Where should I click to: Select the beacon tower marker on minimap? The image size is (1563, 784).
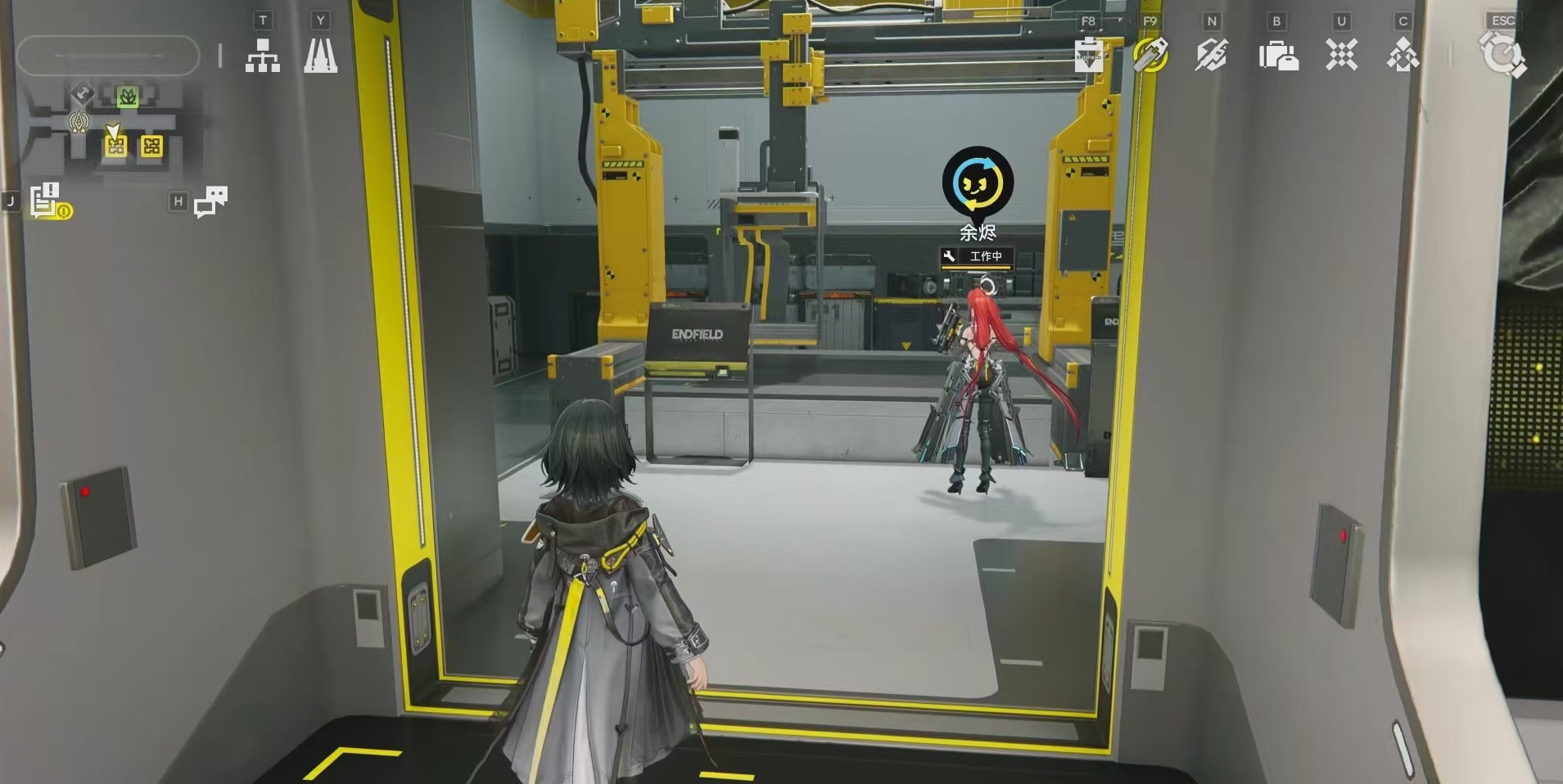[79, 123]
